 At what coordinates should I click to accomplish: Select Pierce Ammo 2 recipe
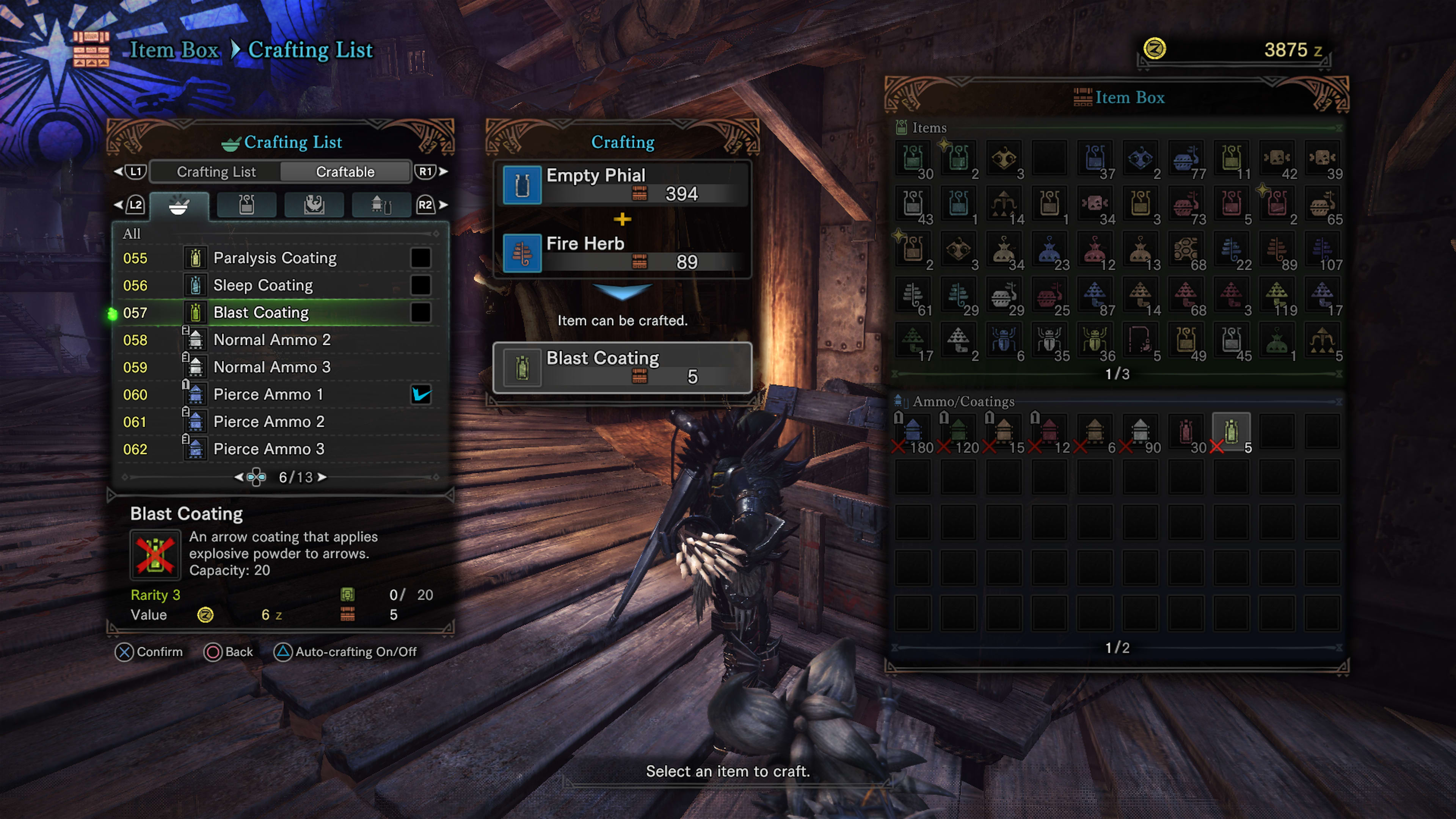269,422
